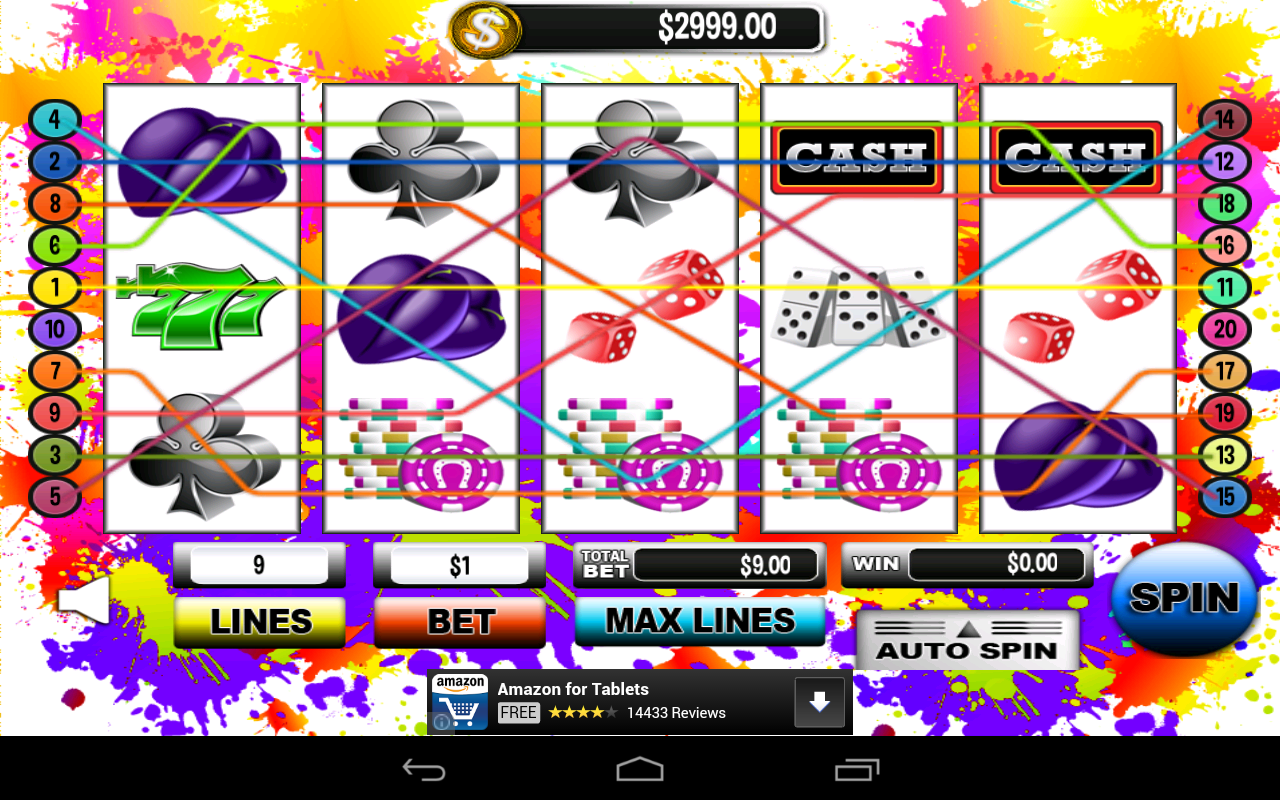This screenshot has height=800, width=1280.
Task: Open the Amazon for Tablets ad banner
Action: [x=600, y=700]
